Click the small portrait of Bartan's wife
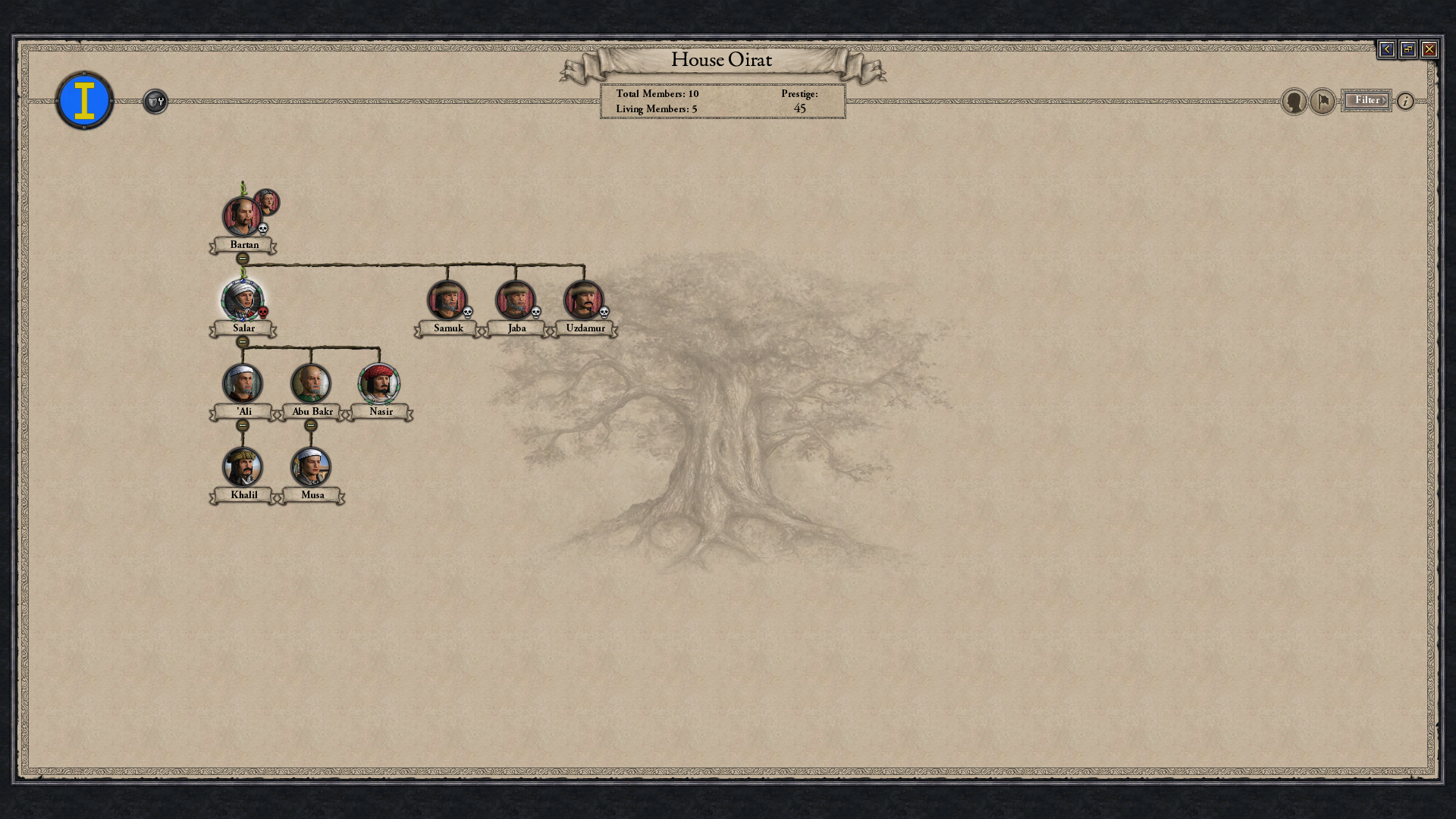The width and height of the screenshot is (1456, 819). 268,202
